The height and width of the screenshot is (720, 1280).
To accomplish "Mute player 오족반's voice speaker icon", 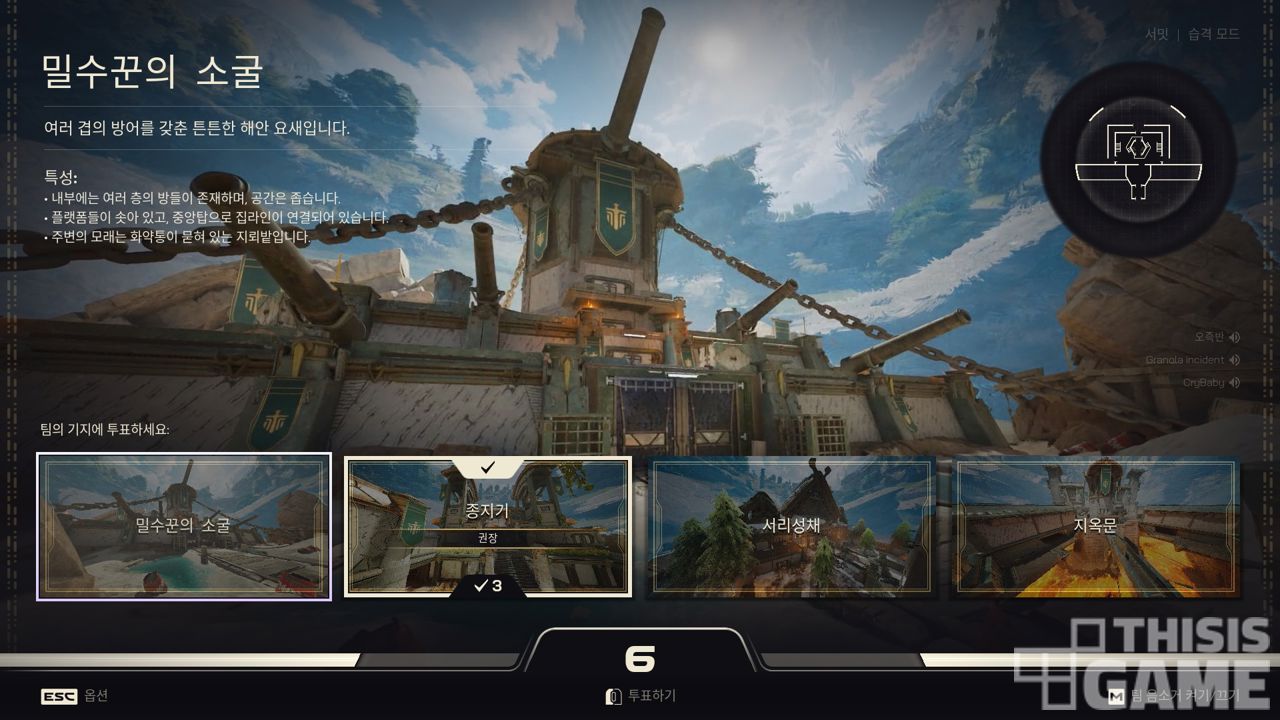I will click(x=1235, y=337).
